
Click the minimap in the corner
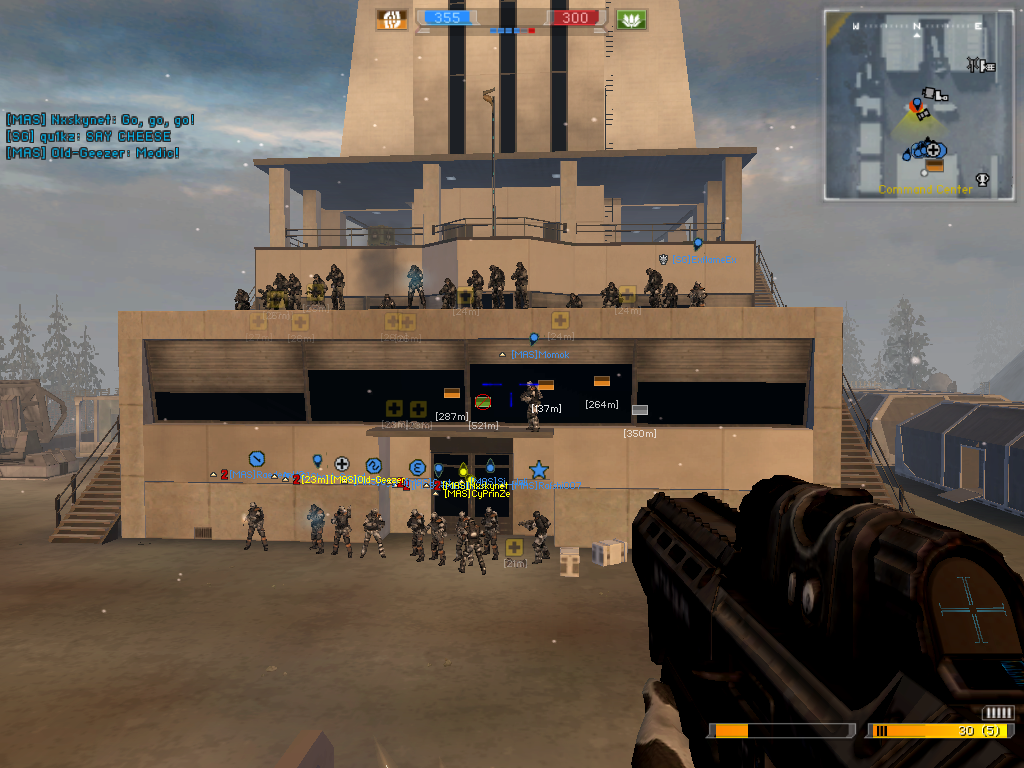point(919,105)
